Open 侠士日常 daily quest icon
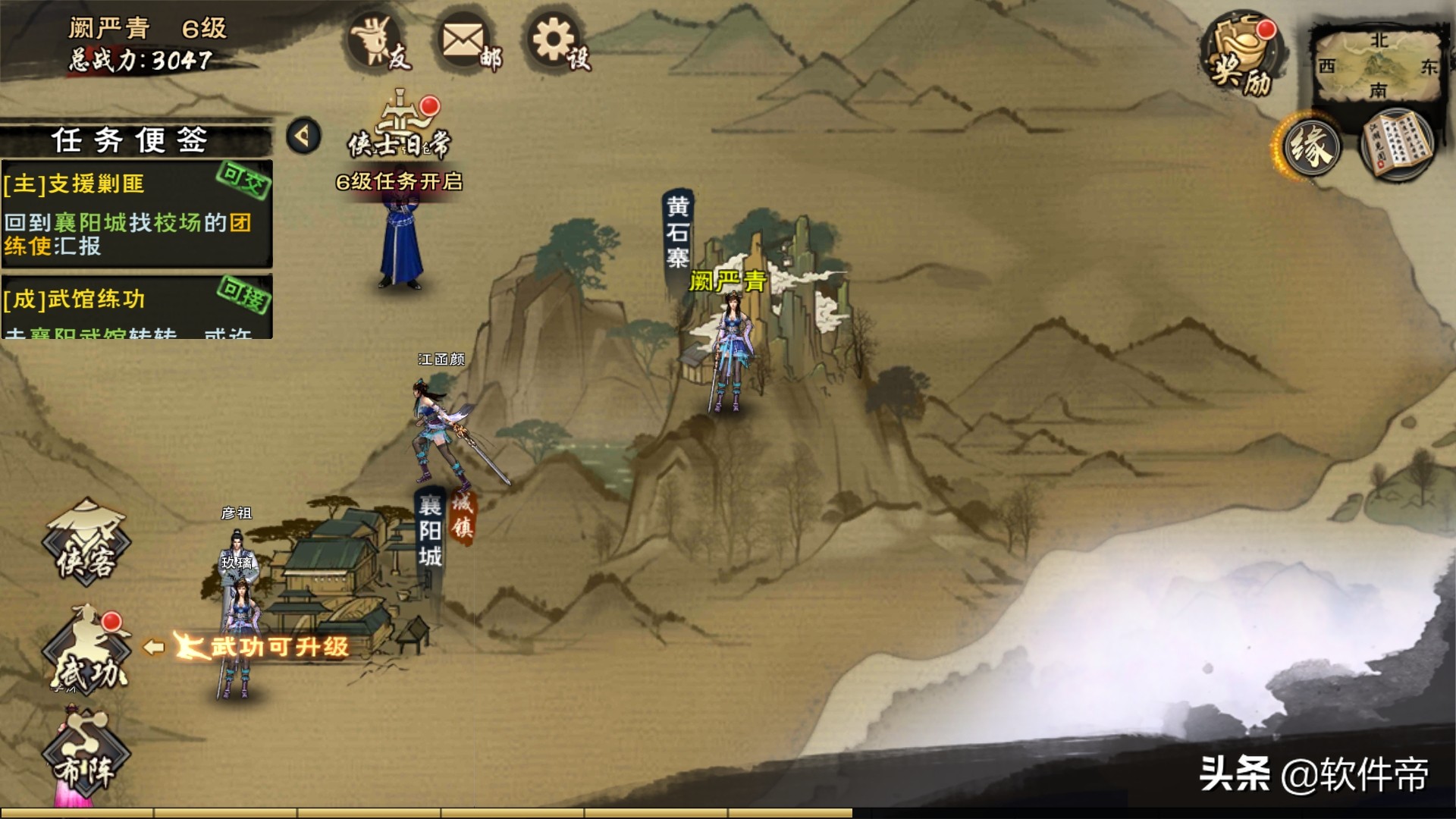Screen dimensions: 1456x819 [400, 129]
